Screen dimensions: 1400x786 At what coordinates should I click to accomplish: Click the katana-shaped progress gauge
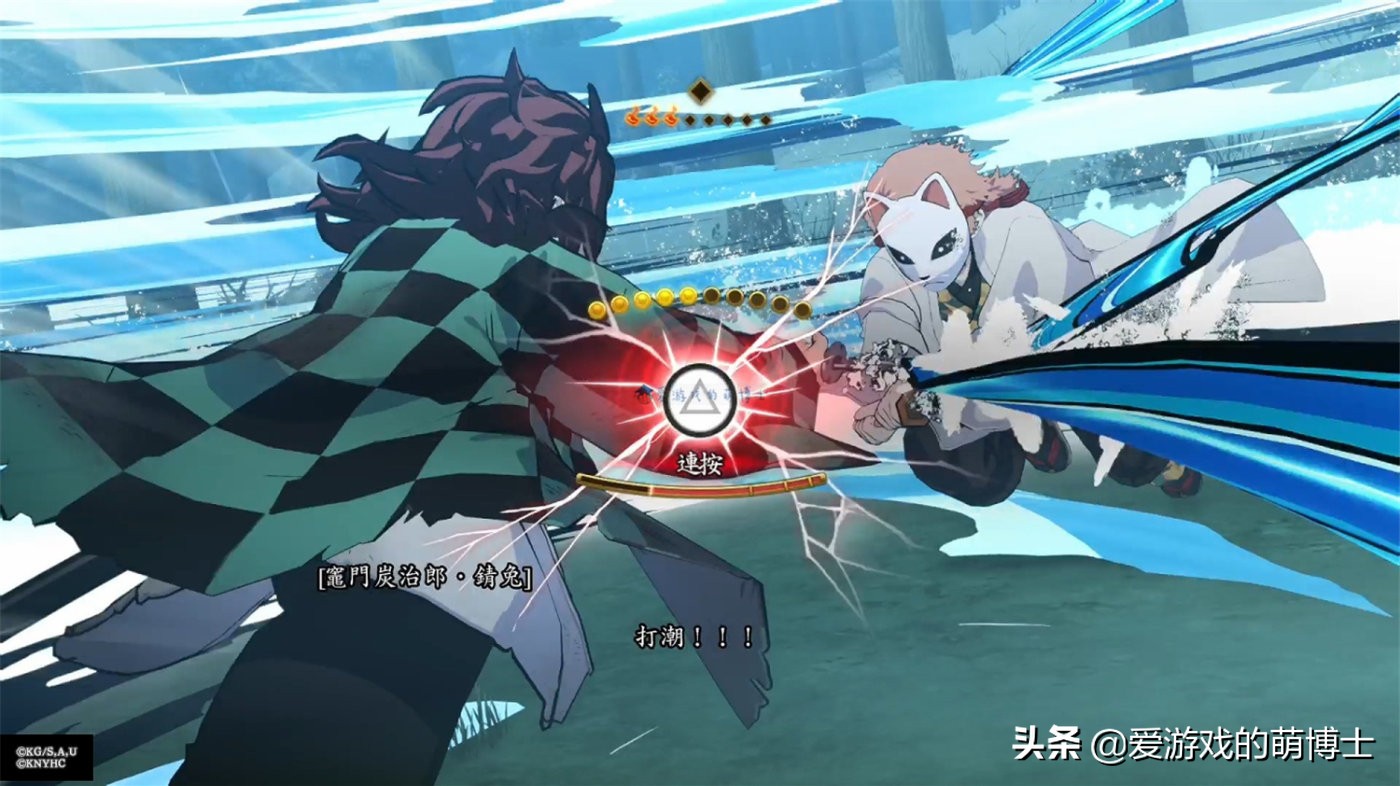(700, 487)
